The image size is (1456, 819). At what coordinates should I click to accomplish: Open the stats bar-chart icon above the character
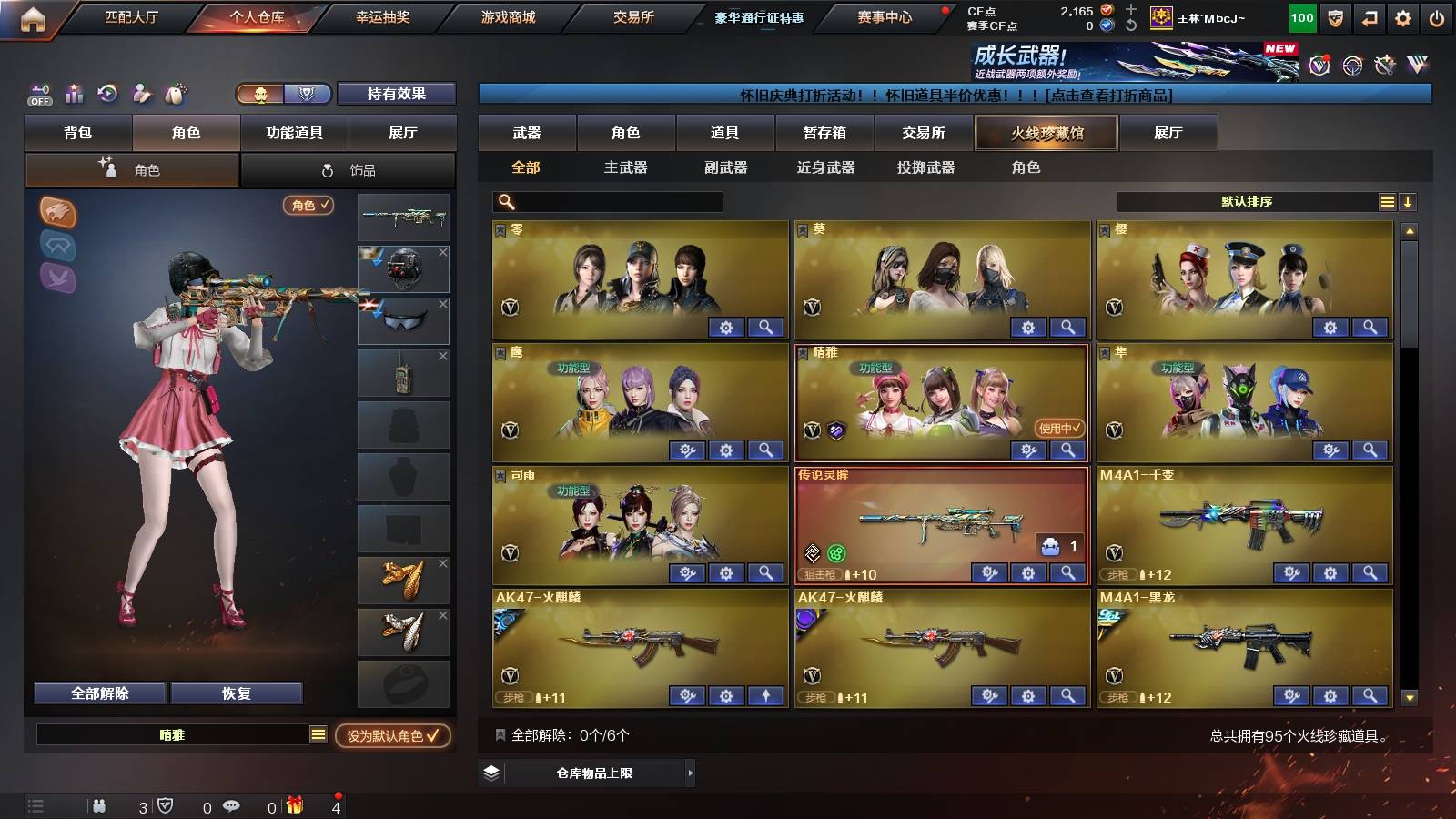(x=75, y=94)
